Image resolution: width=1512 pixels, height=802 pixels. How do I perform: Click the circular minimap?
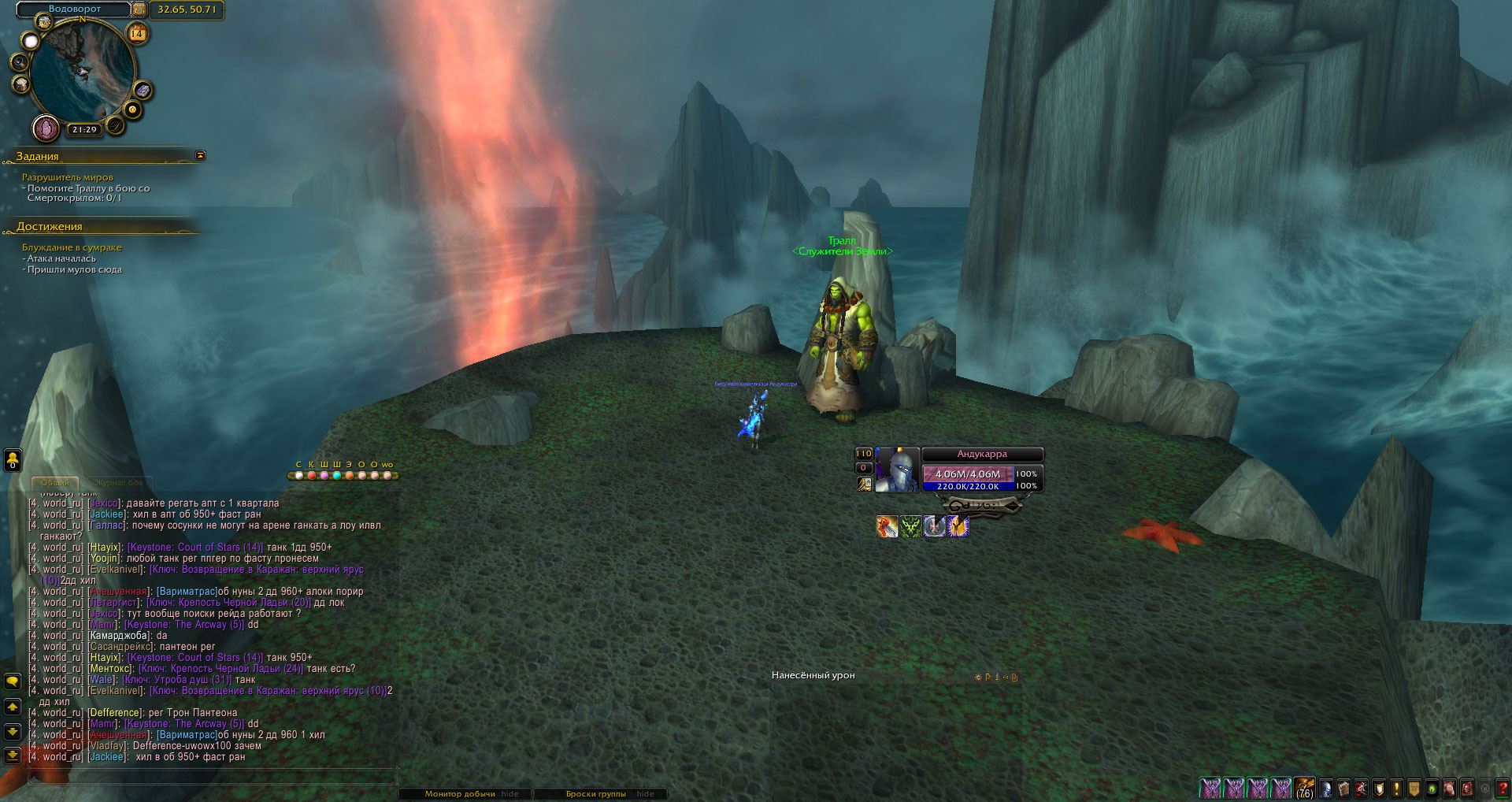82,72
